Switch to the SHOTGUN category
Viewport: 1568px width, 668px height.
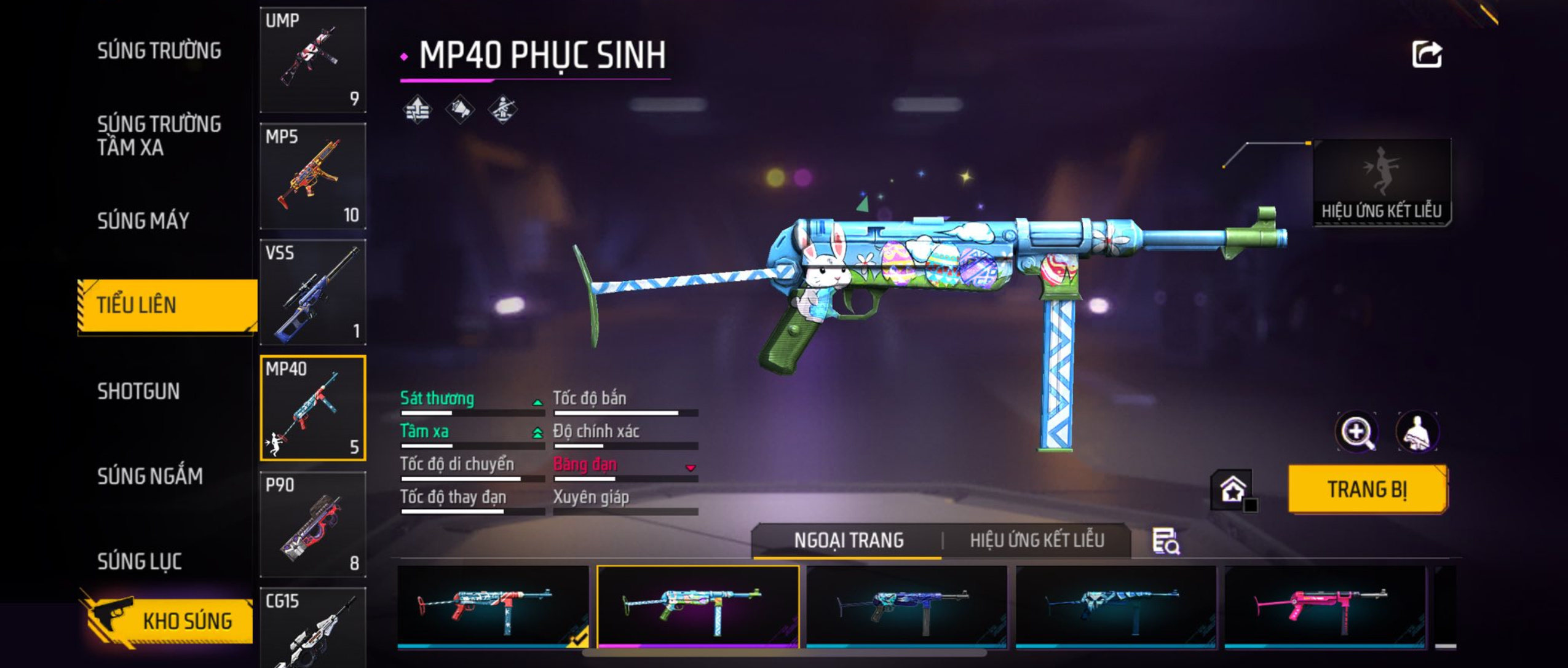138,391
